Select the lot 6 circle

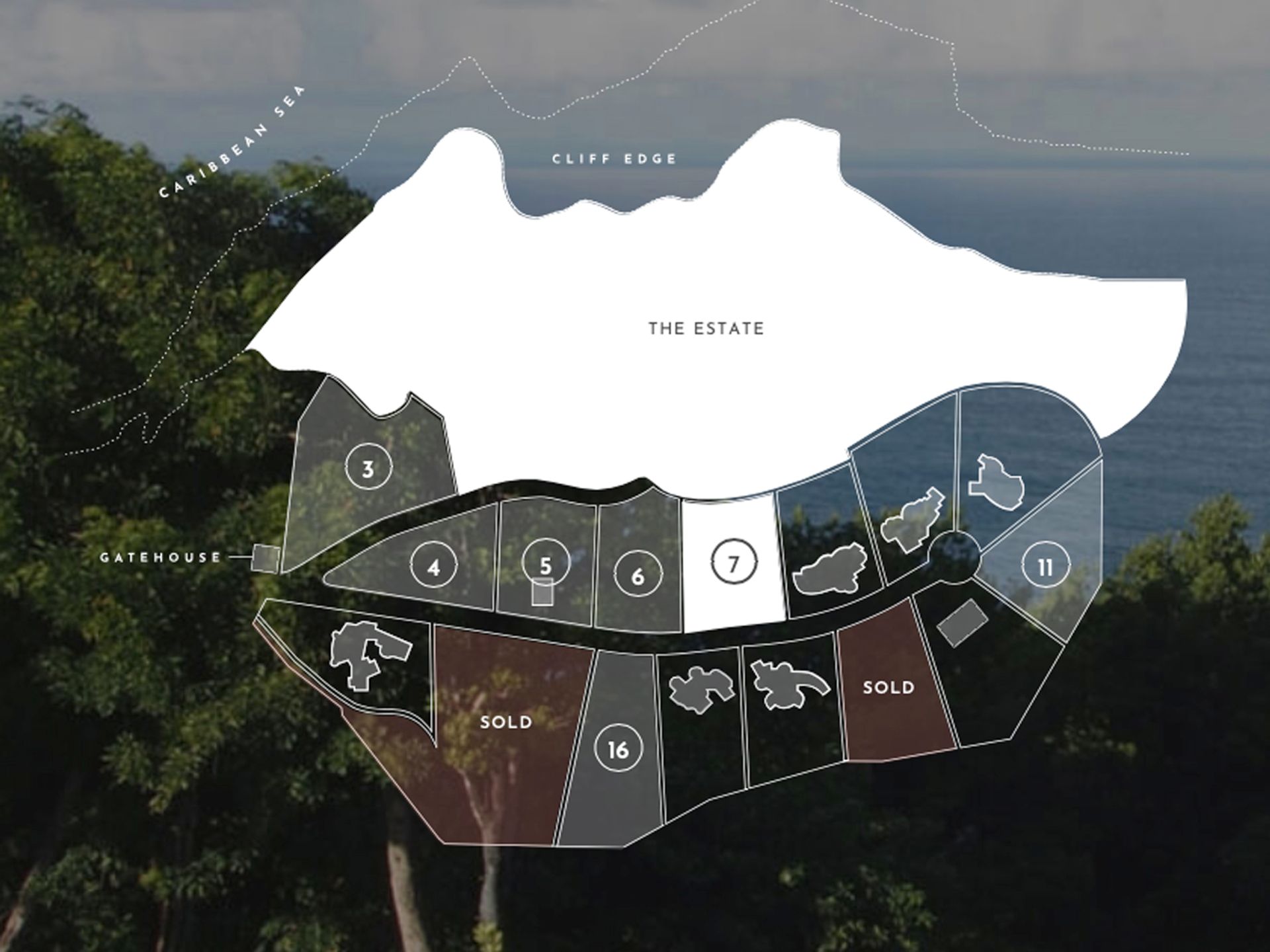click(x=637, y=575)
